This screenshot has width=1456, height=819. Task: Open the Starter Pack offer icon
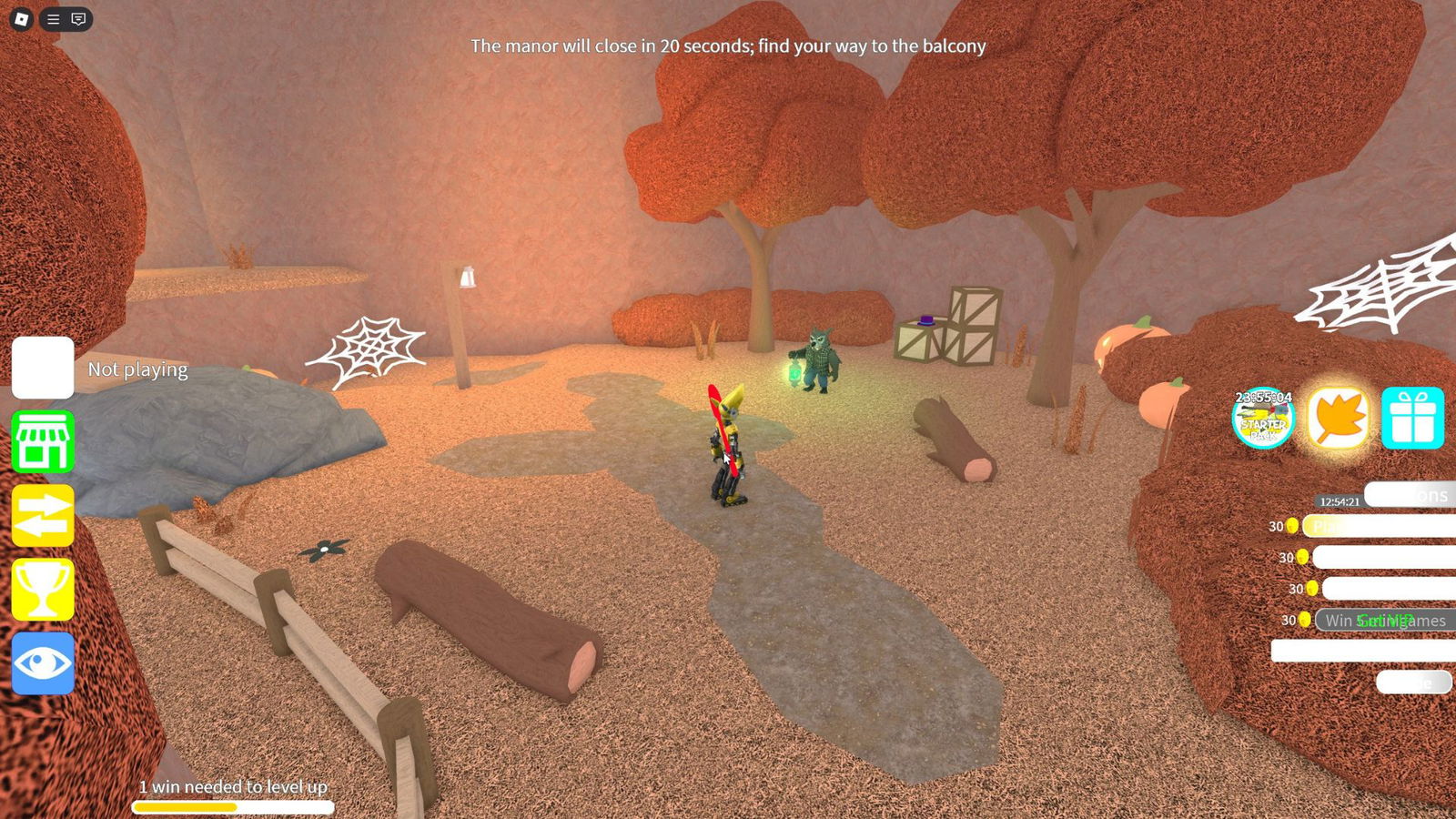coord(1263,419)
